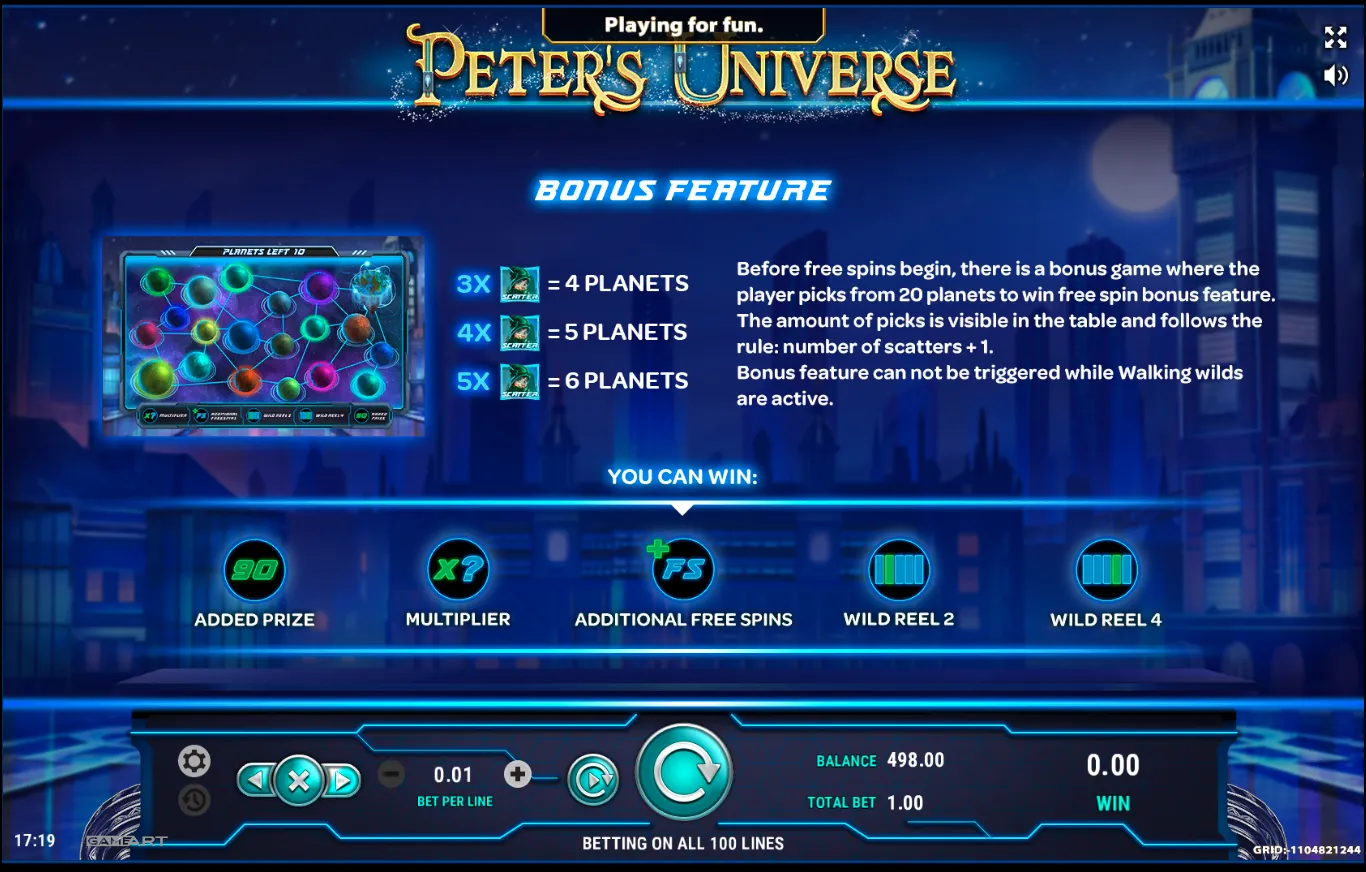
Task: Click the 0.01 Bet Per Line value
Action: [x=452, y=774]
